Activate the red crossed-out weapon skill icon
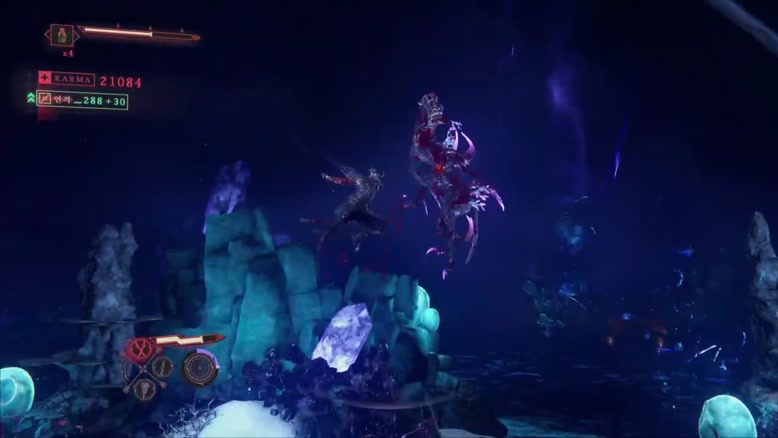The height and width of the screenshot is (438, 778). (x=139, y=350)
